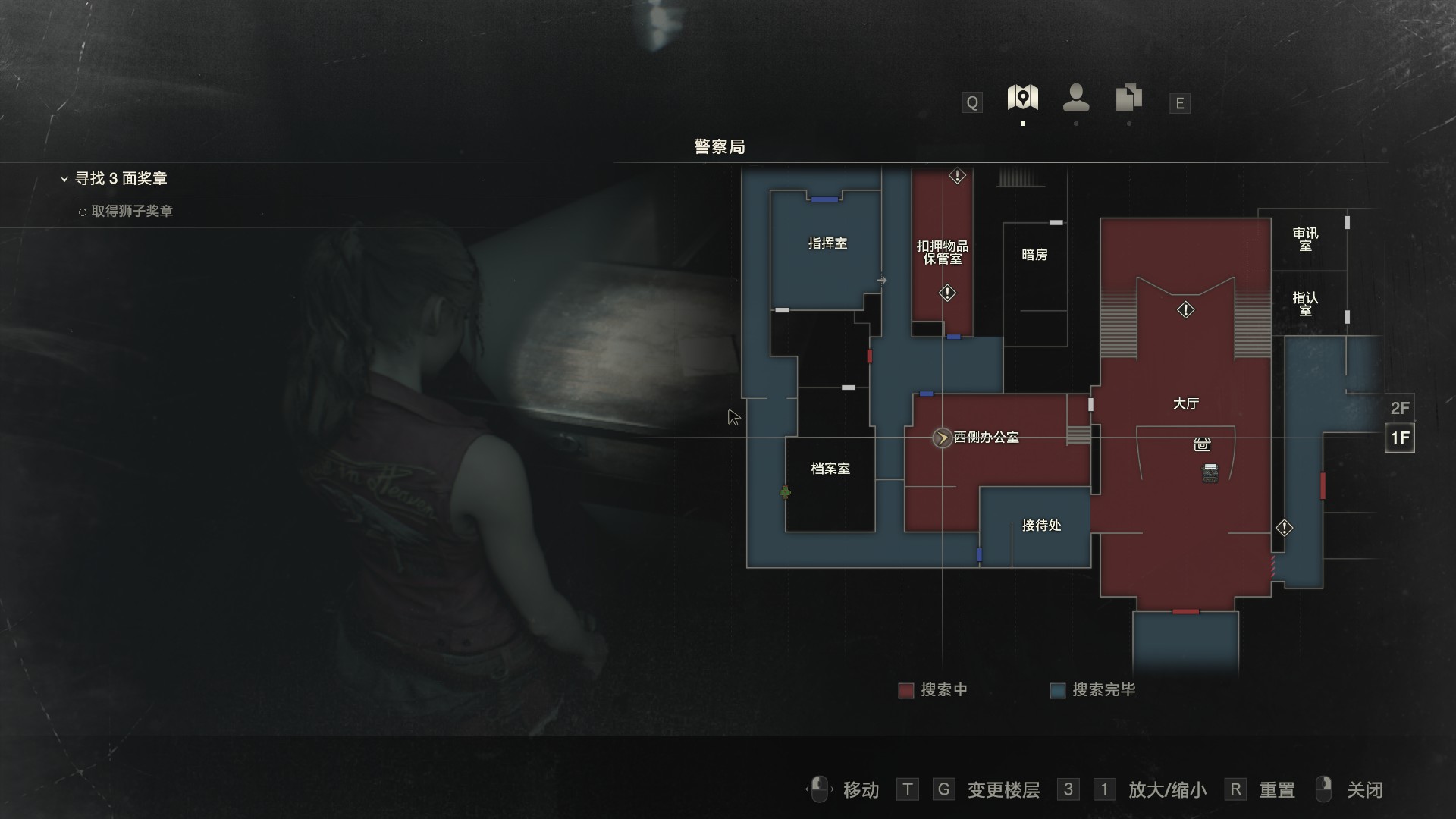Click the 审讯室 room label
1456x819 pixels.
(x=1305, y=239)
